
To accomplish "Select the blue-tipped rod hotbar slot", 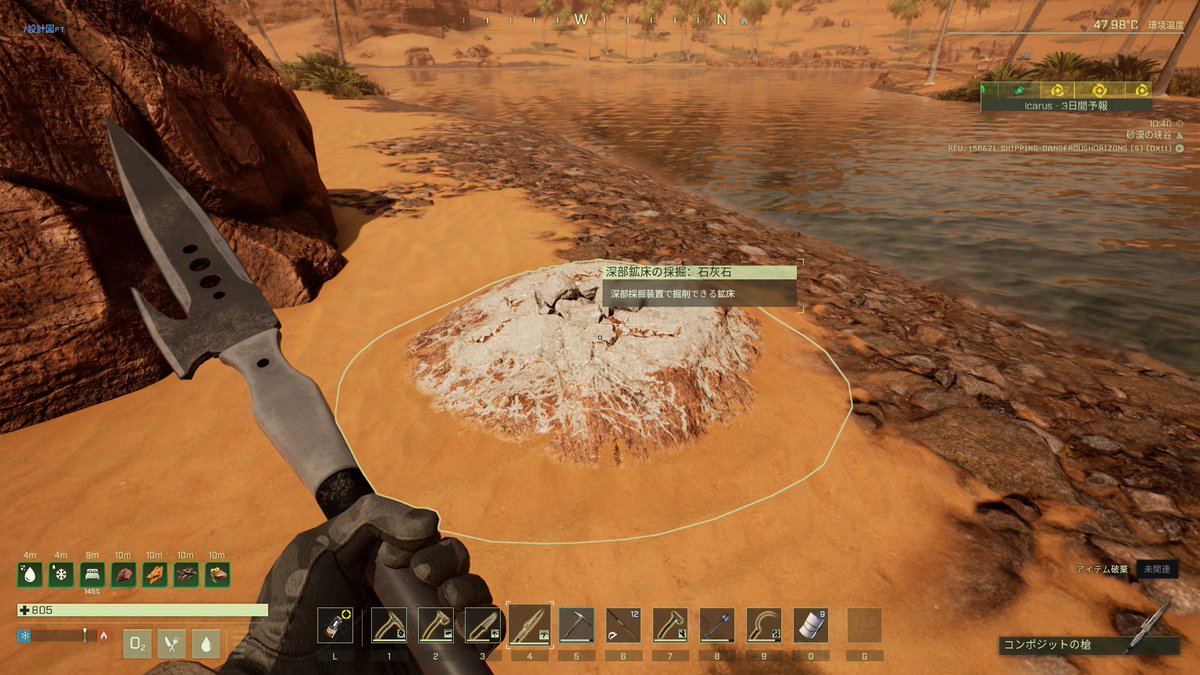I will click(x=717, y=625).
